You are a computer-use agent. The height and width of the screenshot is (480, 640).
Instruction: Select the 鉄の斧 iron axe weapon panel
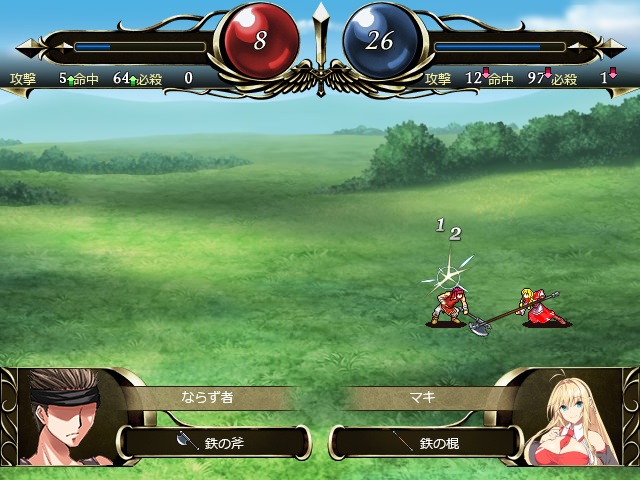215,442
